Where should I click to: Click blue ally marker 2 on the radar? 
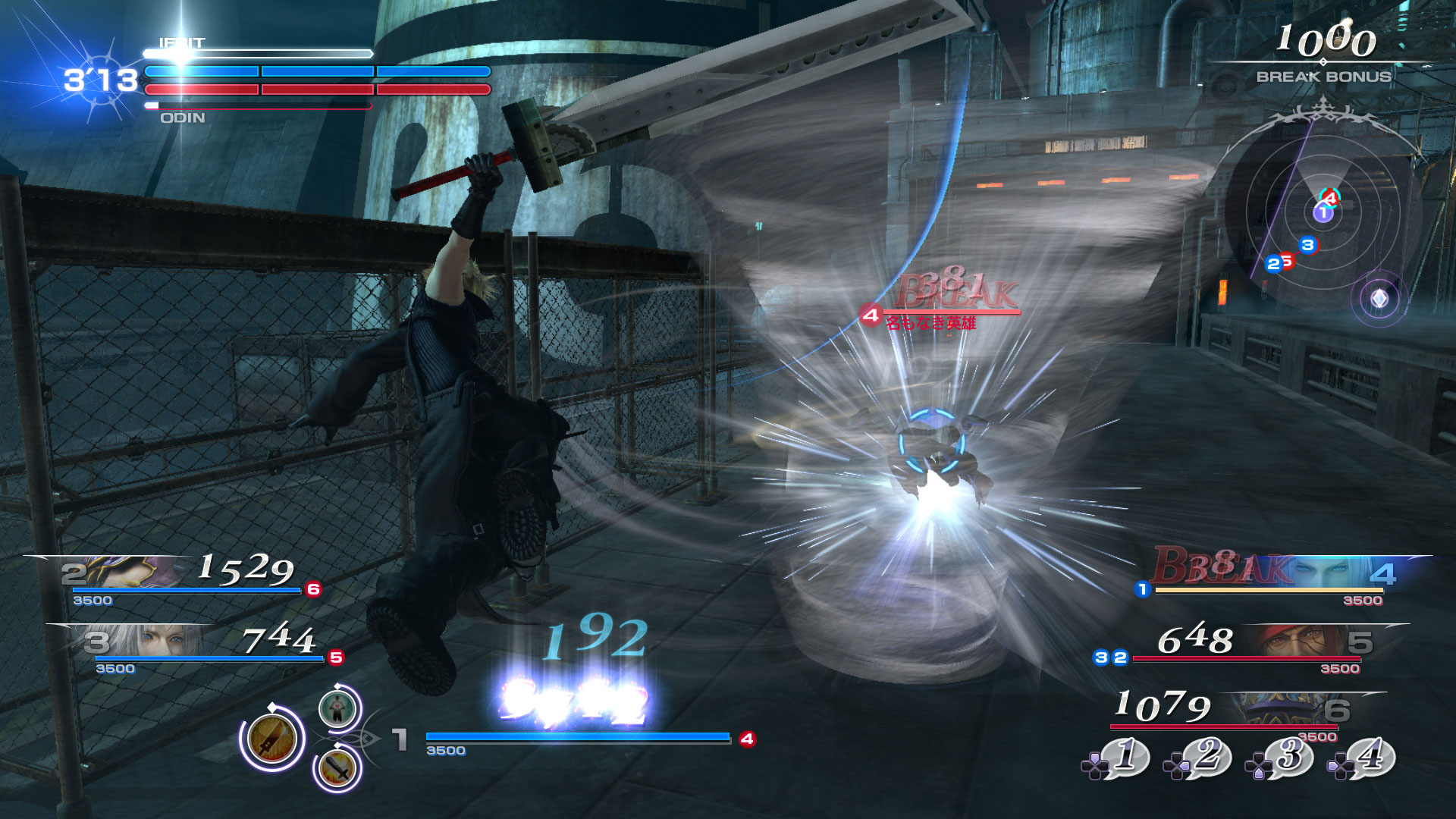click(1273, 264)
